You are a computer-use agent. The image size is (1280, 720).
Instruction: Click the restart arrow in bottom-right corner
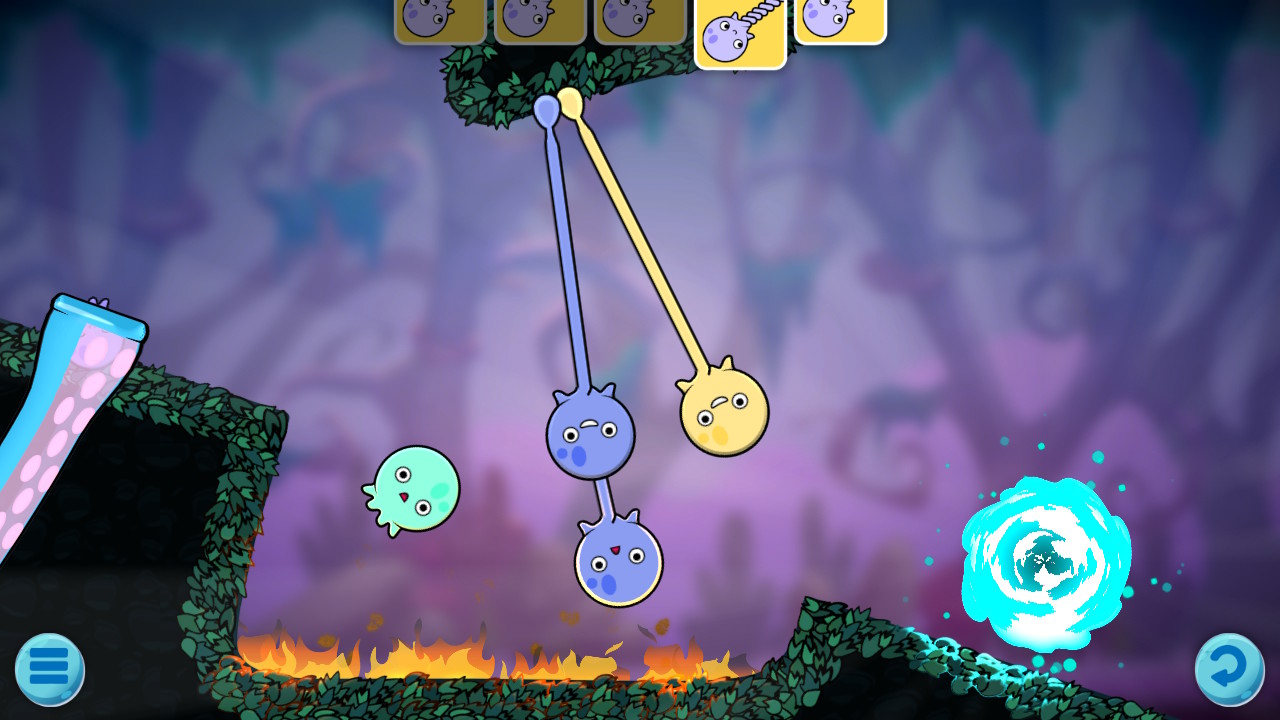tap(1232, 668)
